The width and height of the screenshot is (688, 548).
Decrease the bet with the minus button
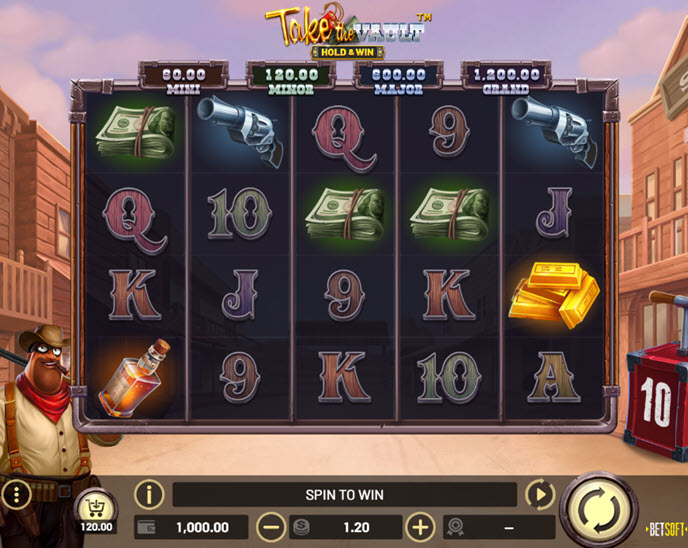(270, 527)
